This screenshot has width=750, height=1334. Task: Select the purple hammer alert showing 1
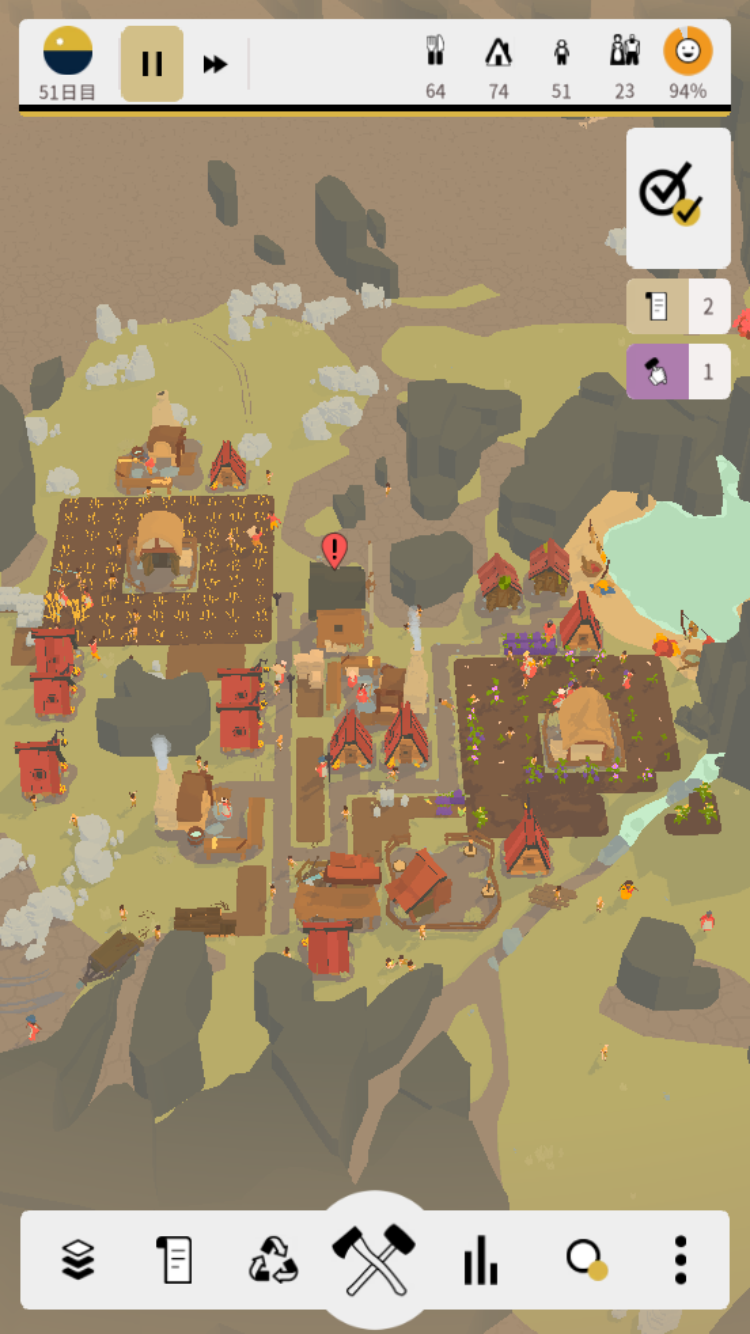[678, 372]
